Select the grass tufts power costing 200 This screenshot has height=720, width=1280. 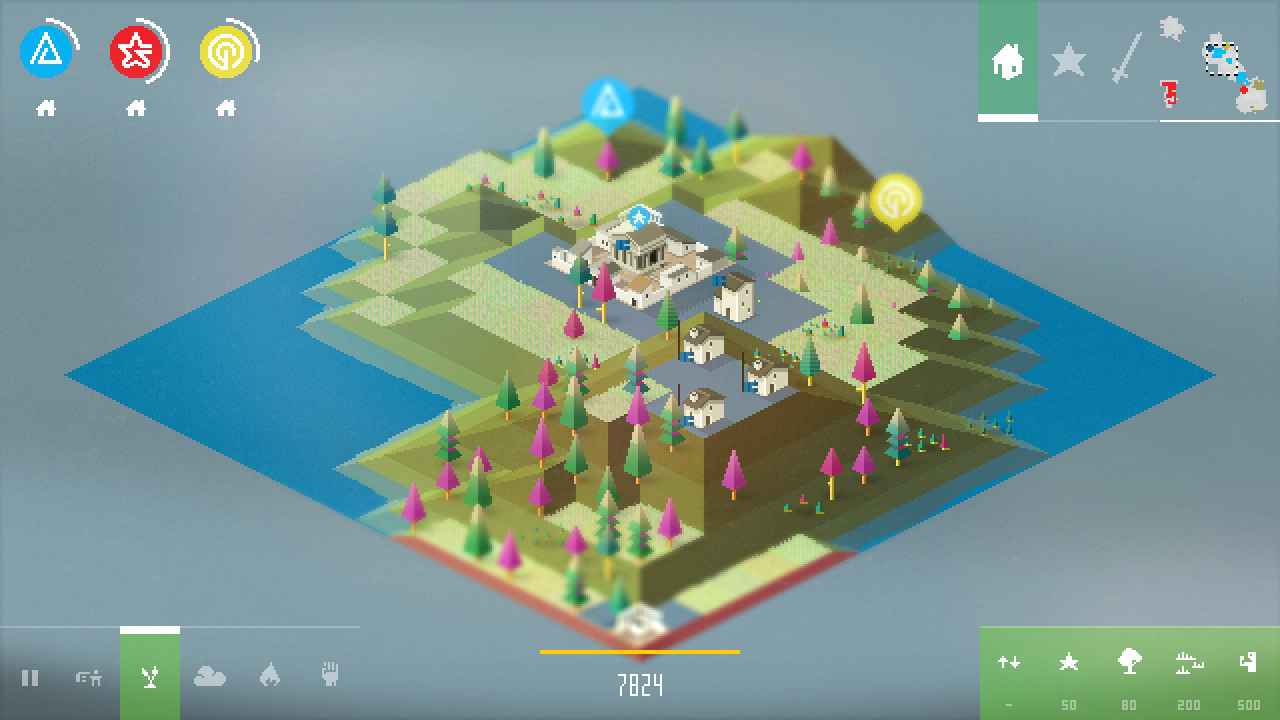point(1189,662)
